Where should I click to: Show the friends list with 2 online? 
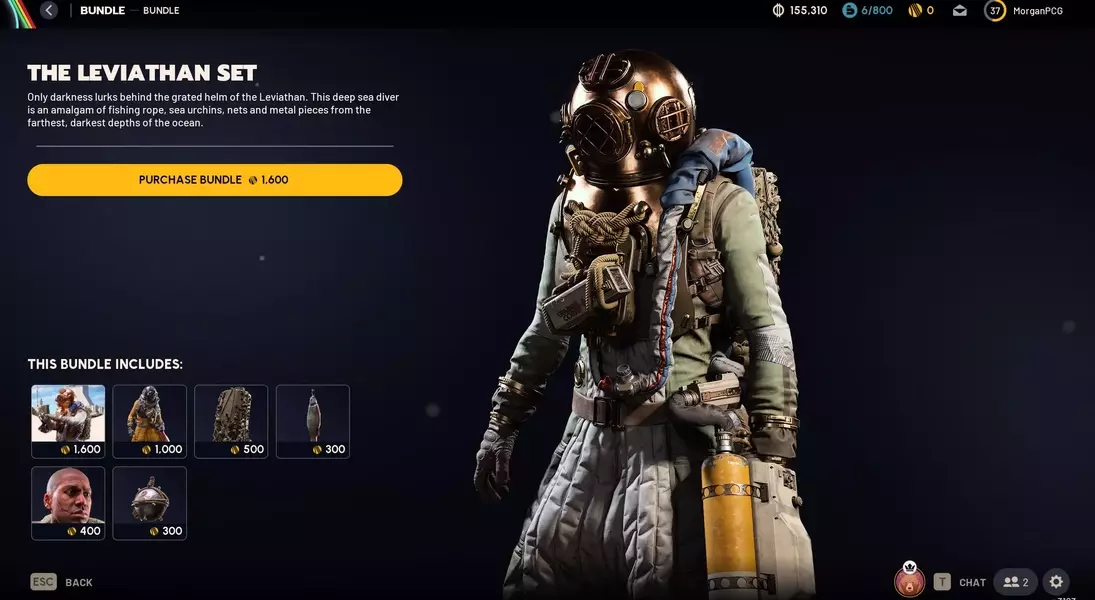click(1015, 582)
